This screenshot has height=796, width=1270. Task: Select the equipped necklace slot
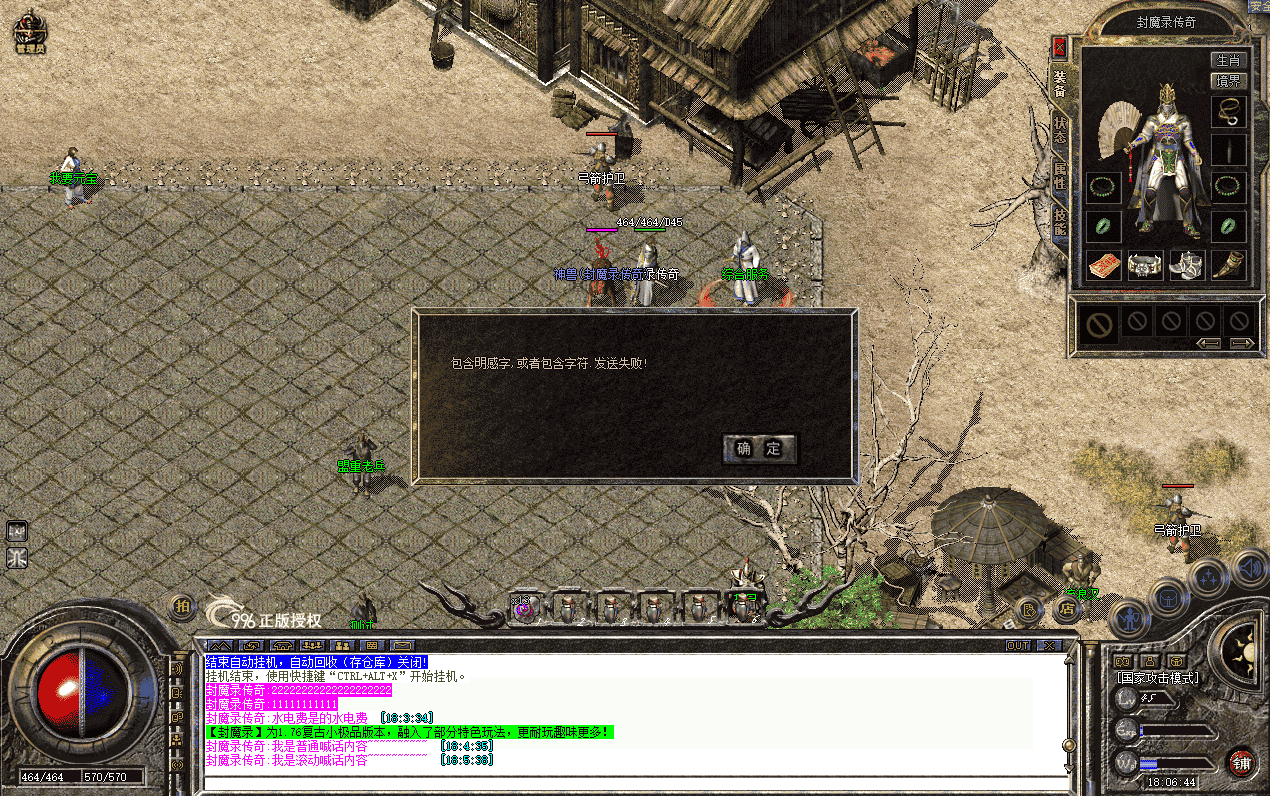[x=1229, y=110]
